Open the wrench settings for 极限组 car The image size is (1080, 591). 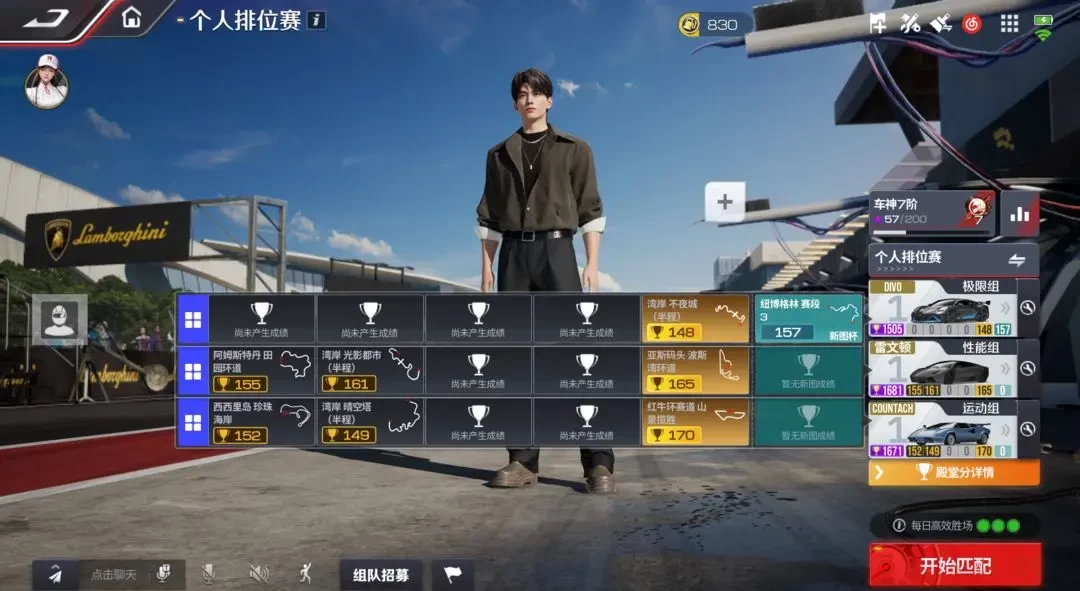1027,308
